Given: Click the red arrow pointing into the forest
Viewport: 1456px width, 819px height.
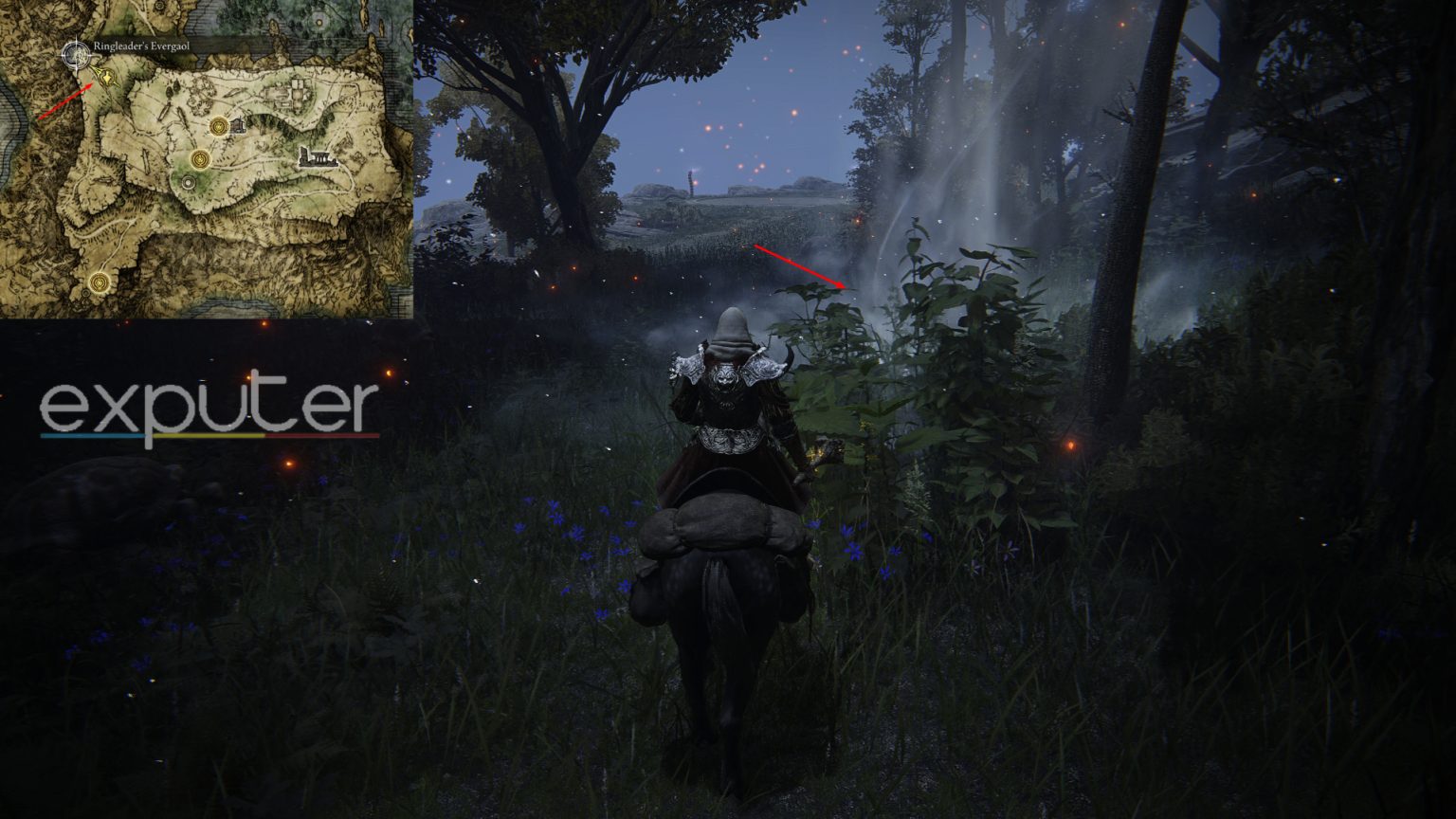Looking at the screenshot, I should [x=801, y=265].
